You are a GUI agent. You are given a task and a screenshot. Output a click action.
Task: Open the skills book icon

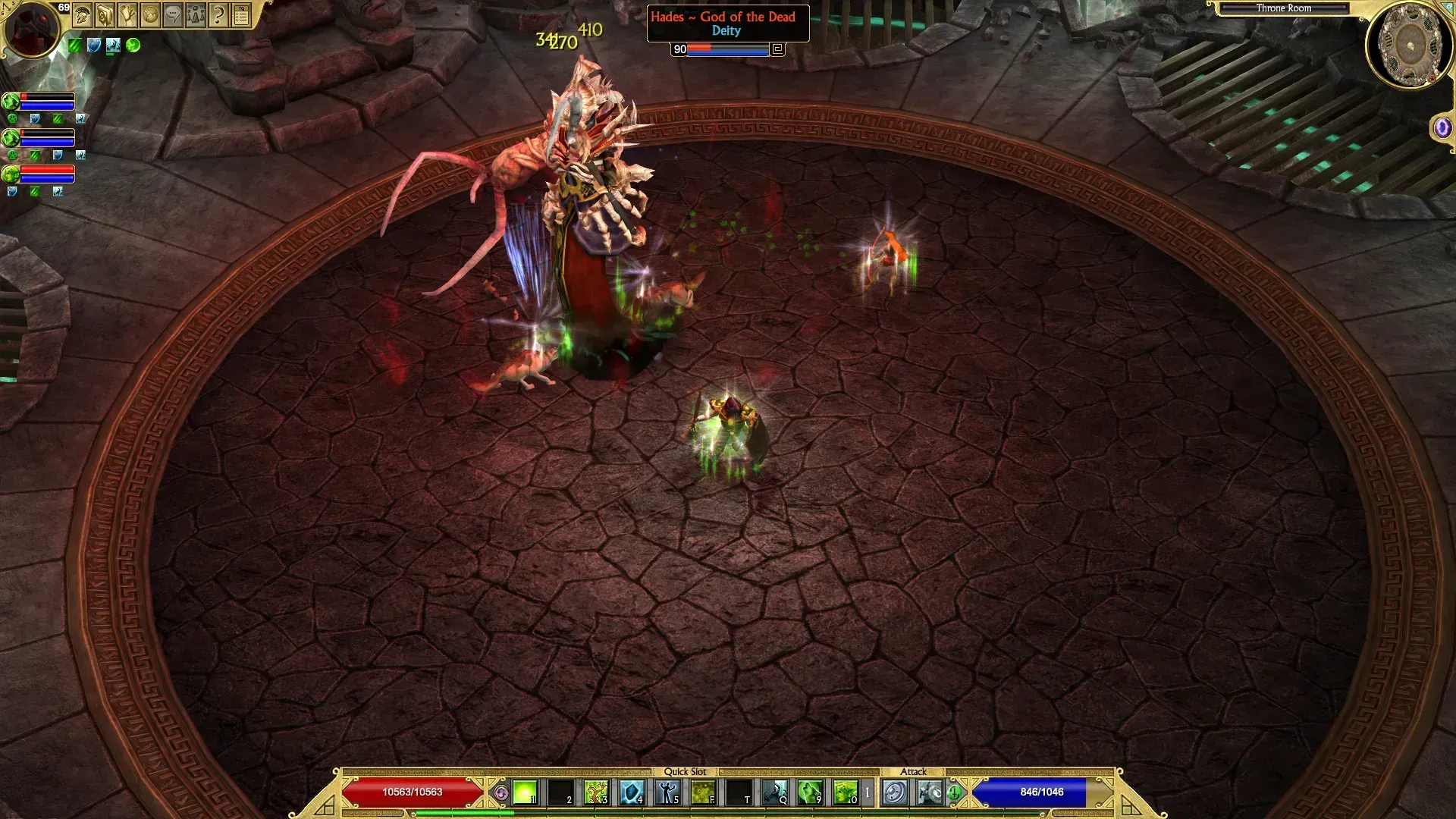[x=105, y=14]
